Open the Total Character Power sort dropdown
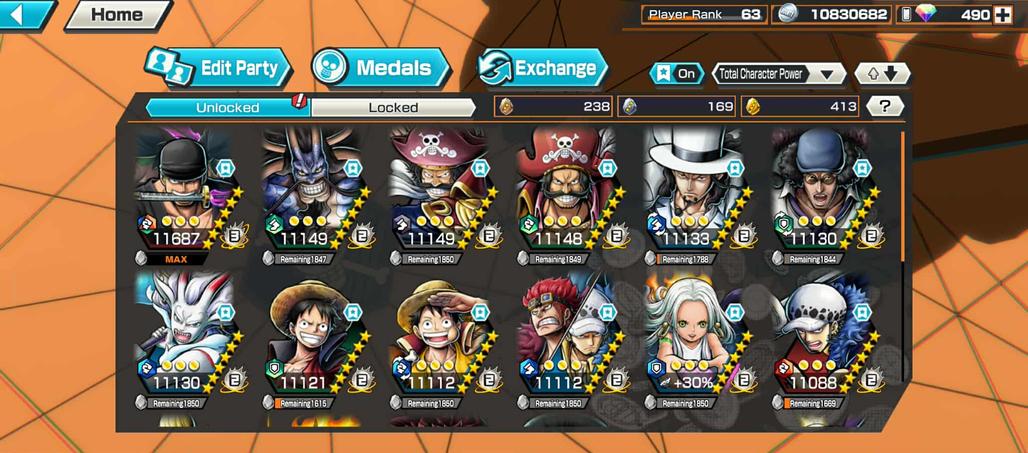The image size is (1028, 453). [779, 74]
